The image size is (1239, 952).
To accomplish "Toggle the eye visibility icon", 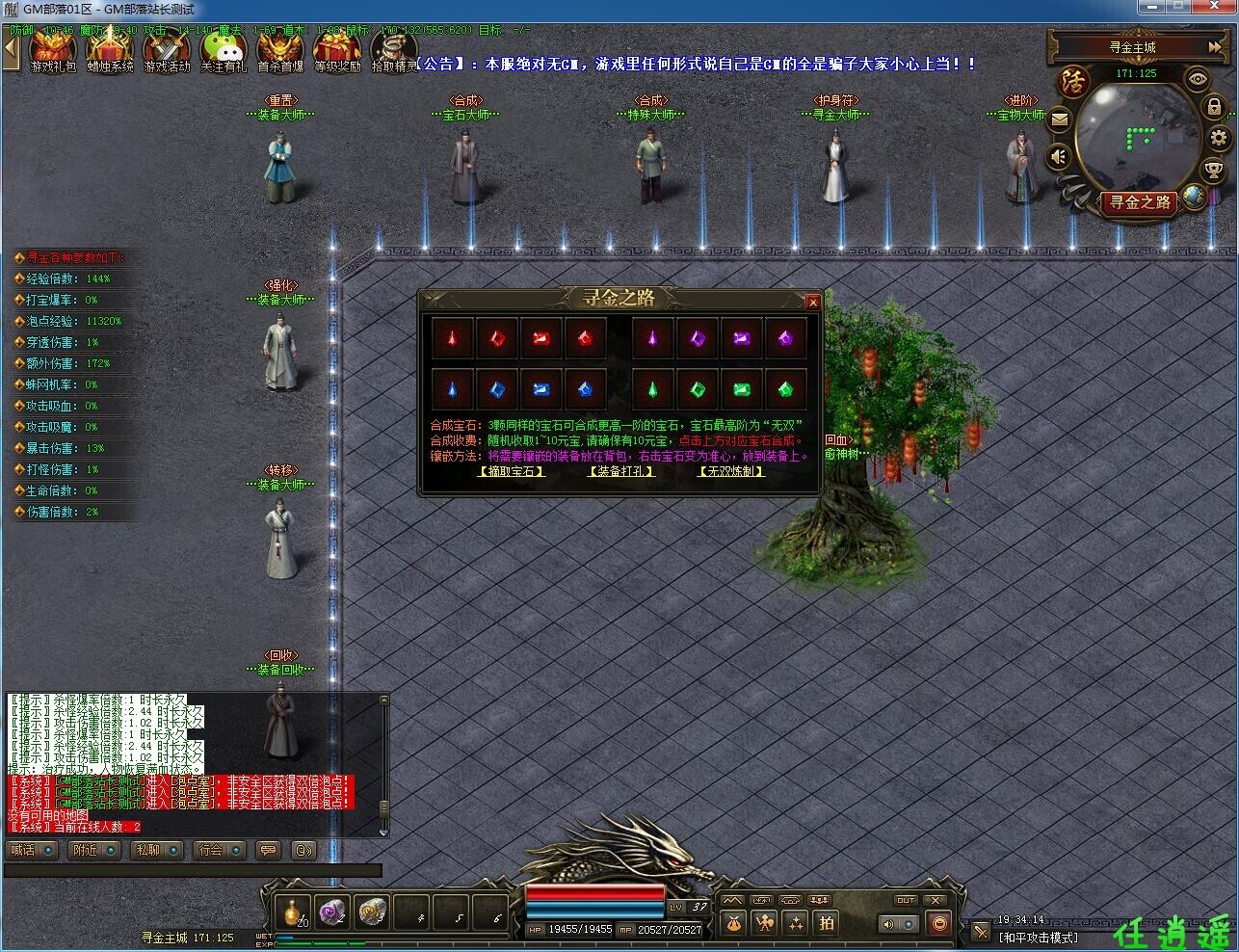I will [x=1198, y=80].
